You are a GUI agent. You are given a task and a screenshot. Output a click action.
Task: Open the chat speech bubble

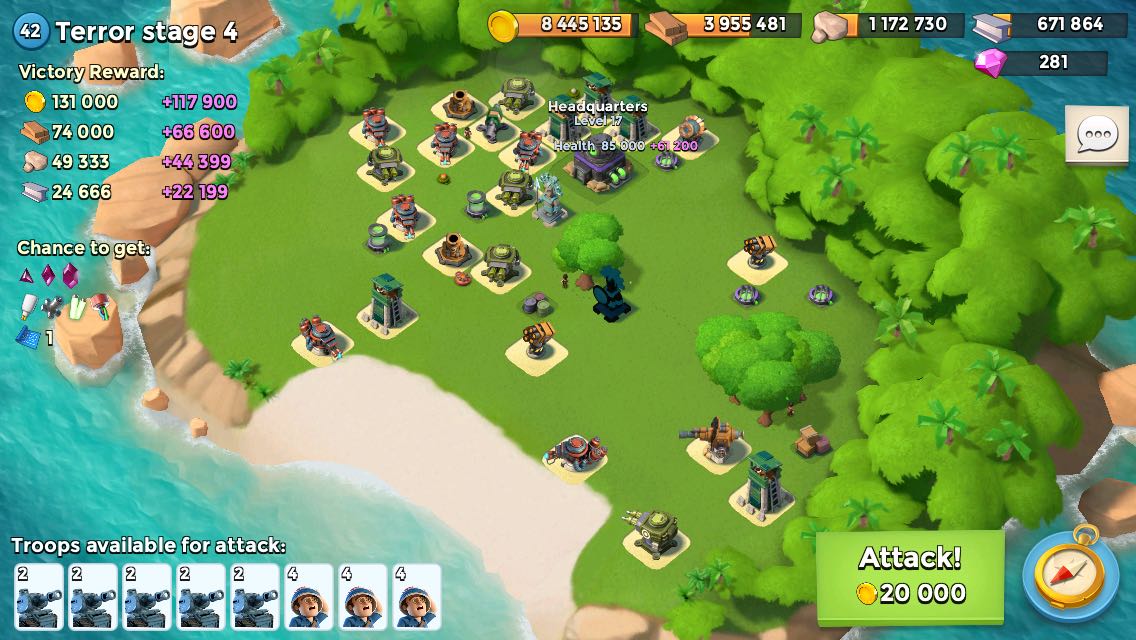(x=1097, y=134)
